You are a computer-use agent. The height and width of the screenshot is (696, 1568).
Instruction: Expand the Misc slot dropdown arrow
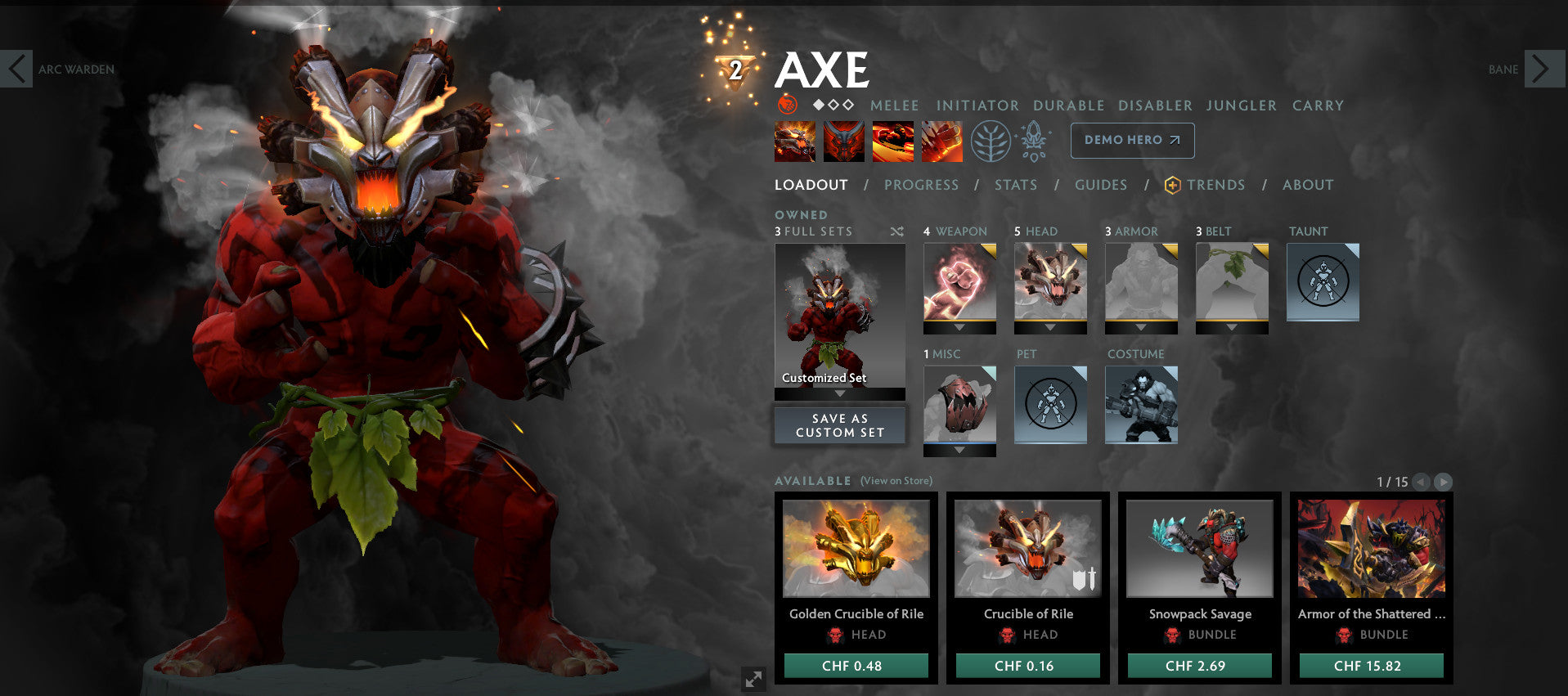point(959,450)
